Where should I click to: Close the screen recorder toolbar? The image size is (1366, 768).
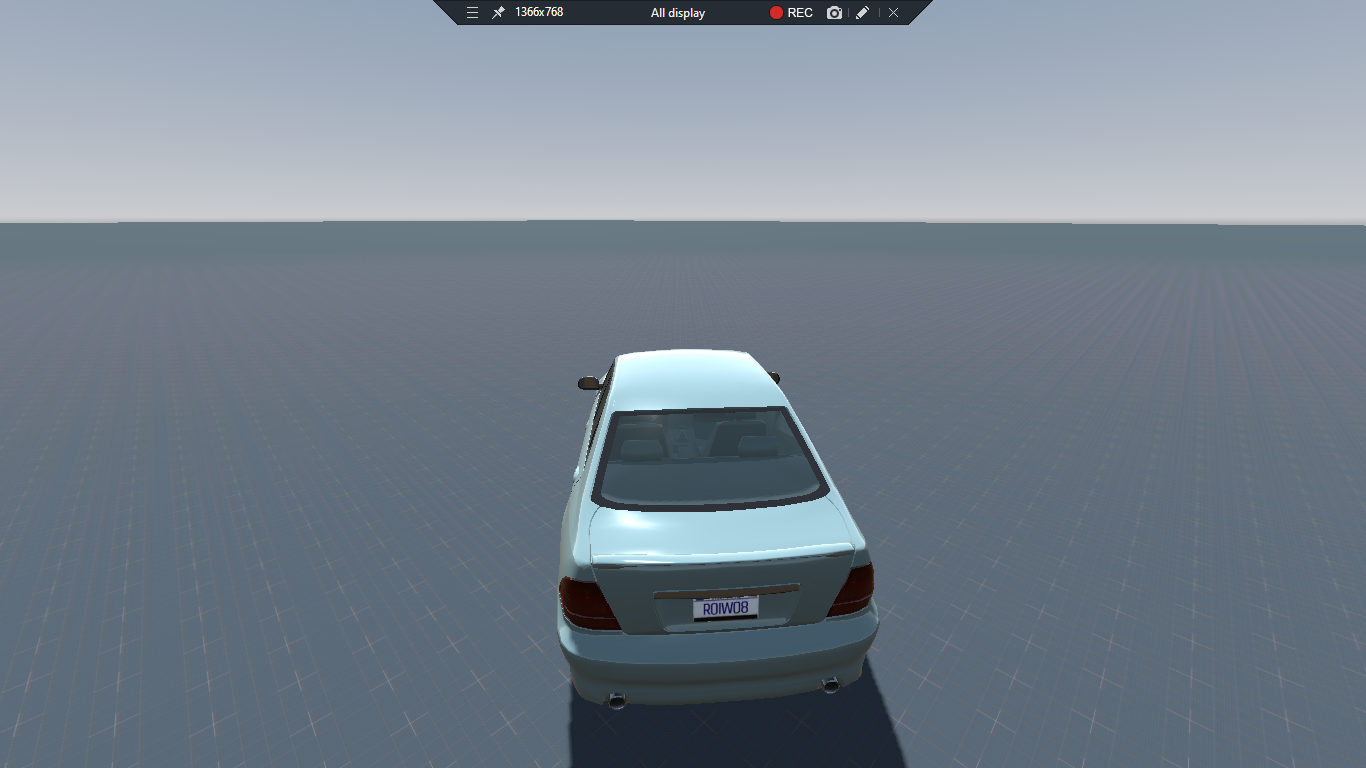[892, 13]
